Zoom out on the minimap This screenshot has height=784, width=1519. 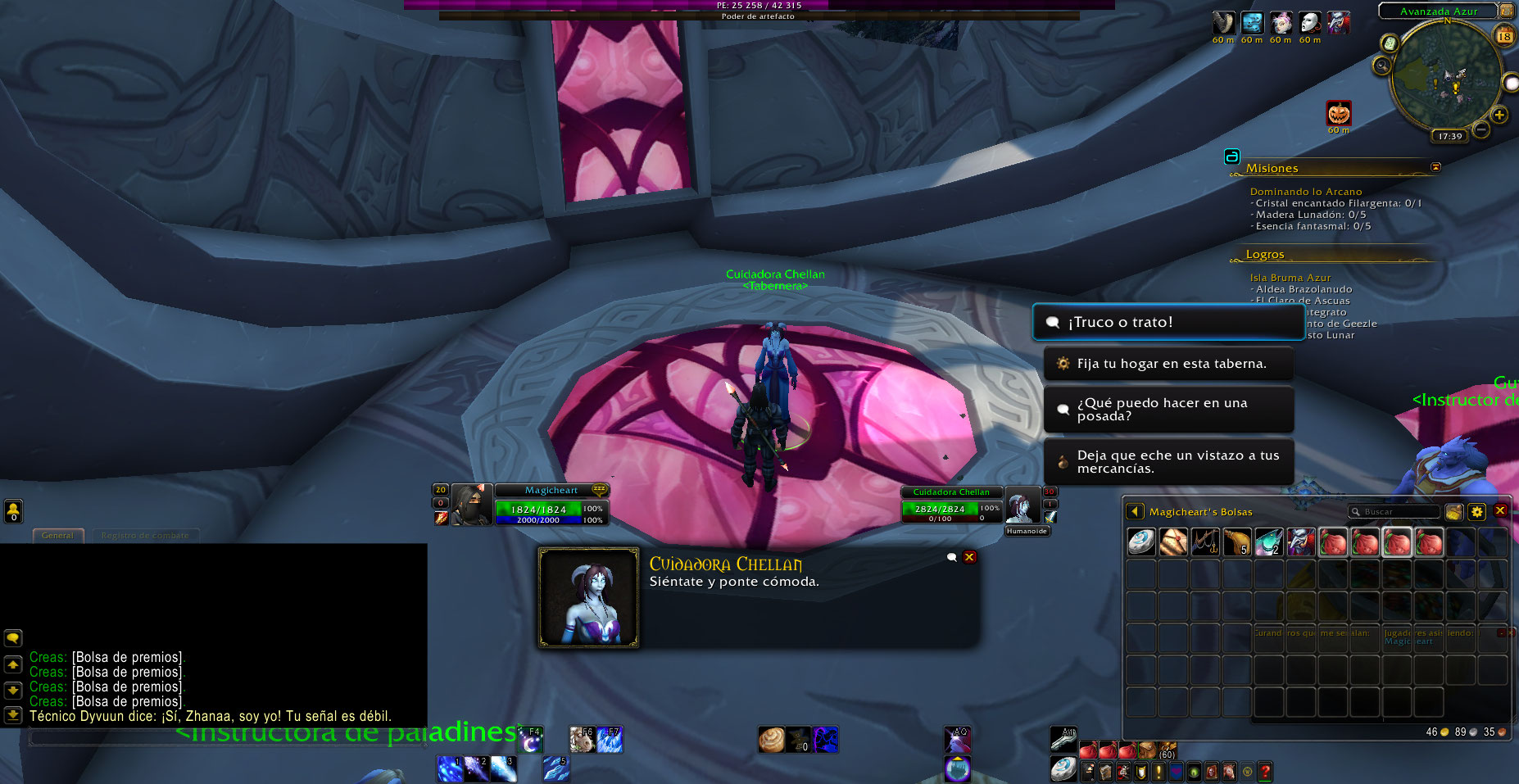pyautogui.click(x=1480, y=129)
